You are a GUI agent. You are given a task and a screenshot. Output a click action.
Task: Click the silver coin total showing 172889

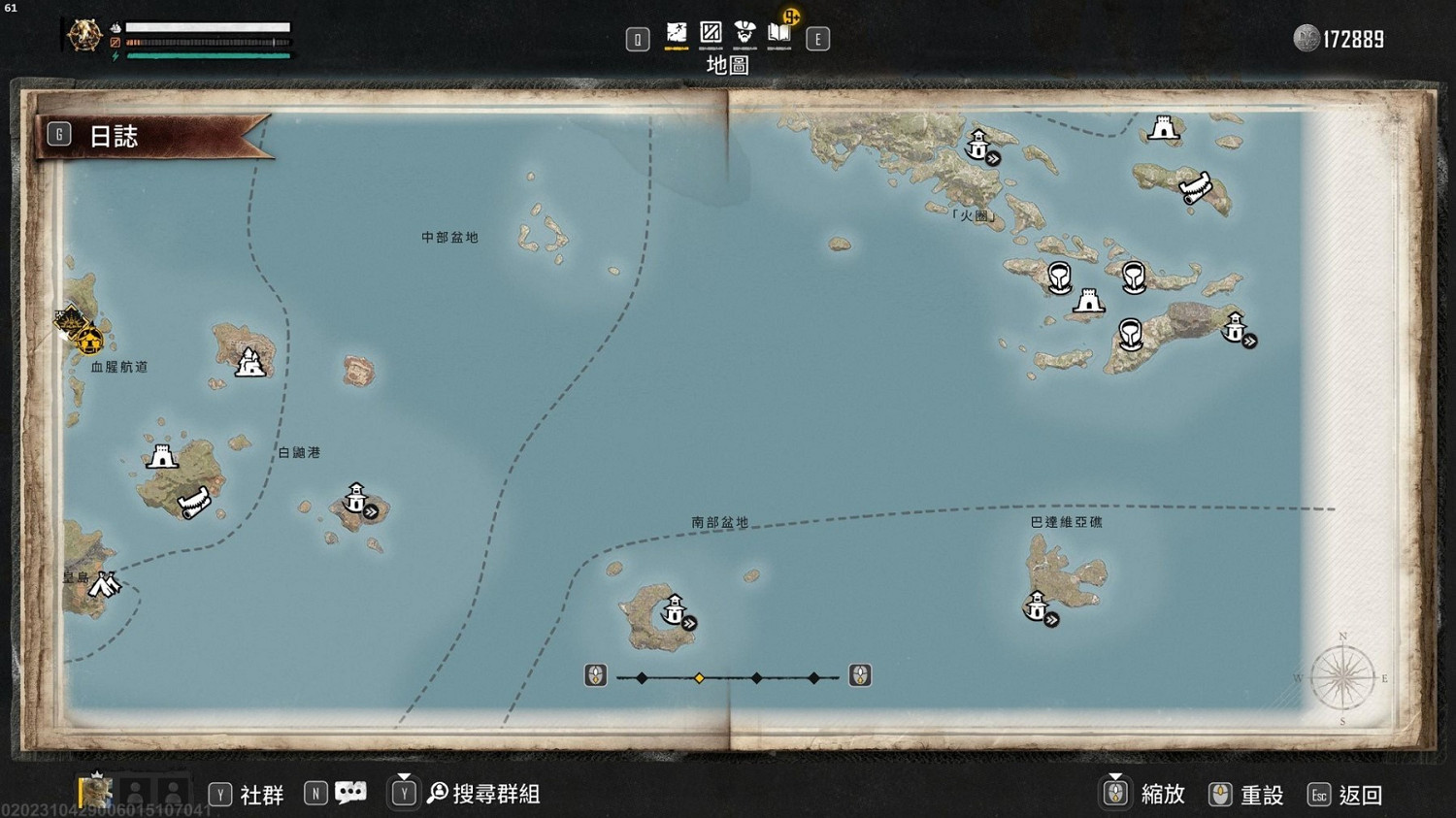click(1343, 39)
